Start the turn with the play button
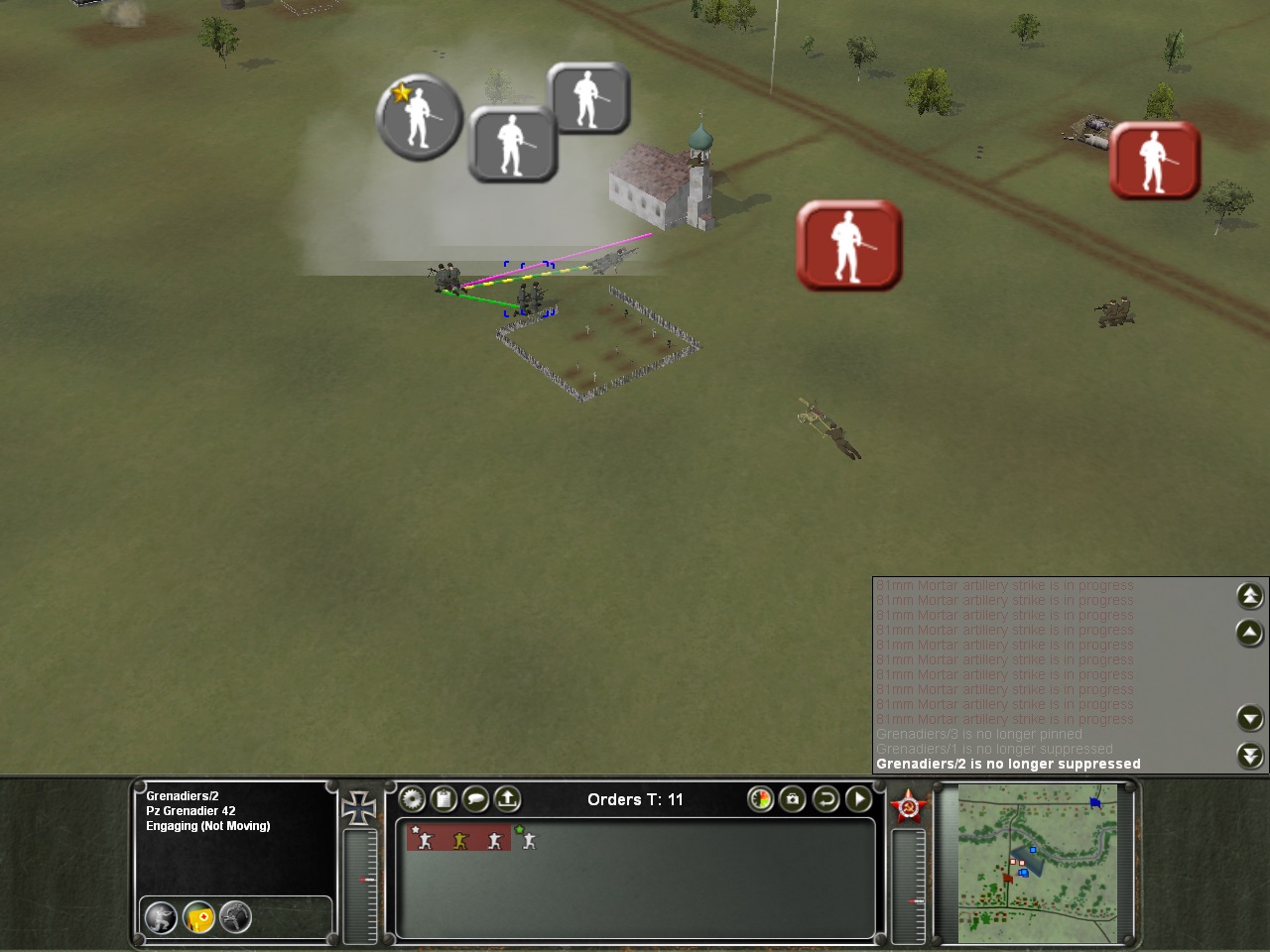Image resolution: width=1270 pixels, height=952 pixels. point(857,799)
